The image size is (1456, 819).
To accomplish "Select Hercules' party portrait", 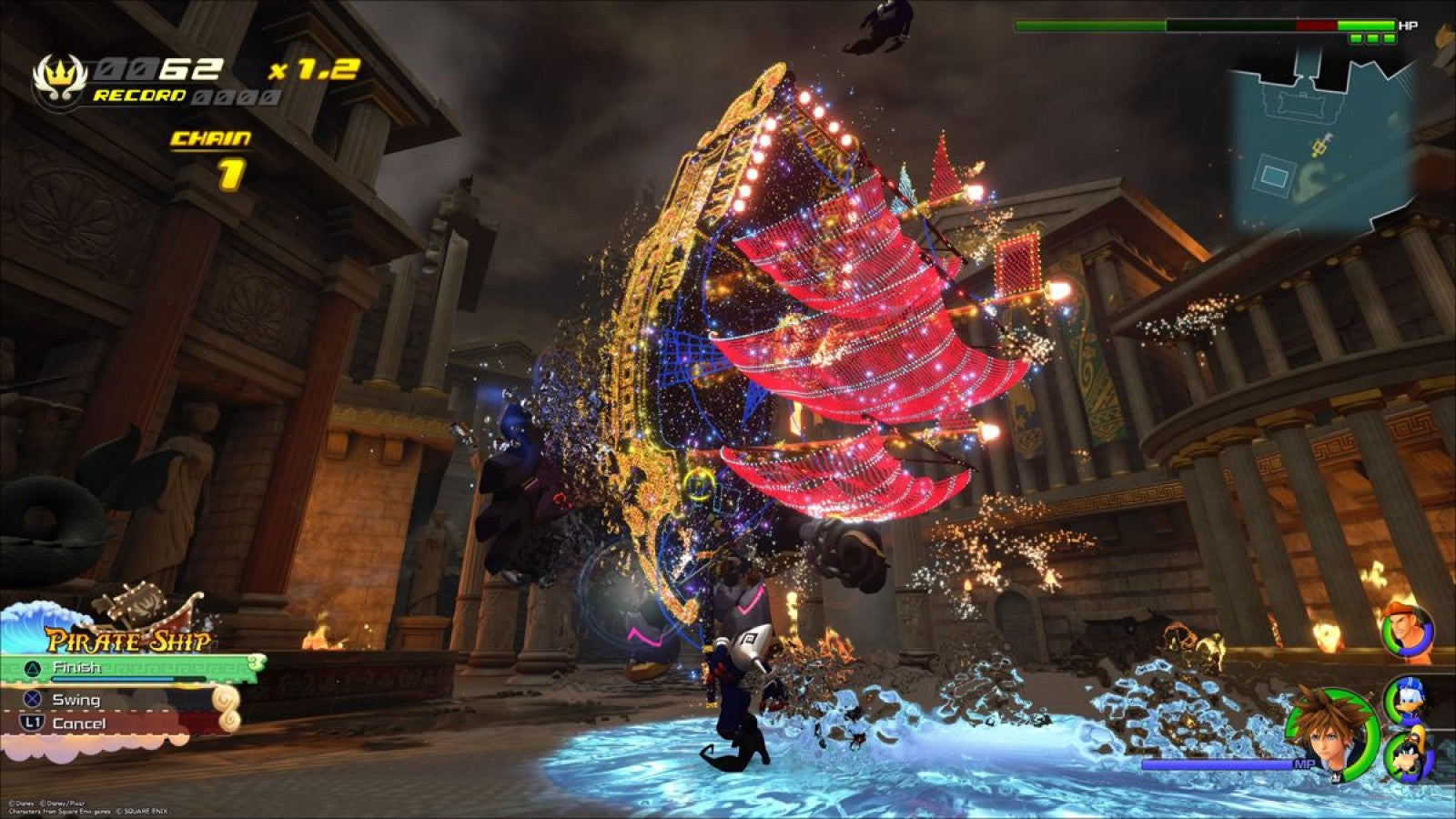I will click(x=1406, y=628).
